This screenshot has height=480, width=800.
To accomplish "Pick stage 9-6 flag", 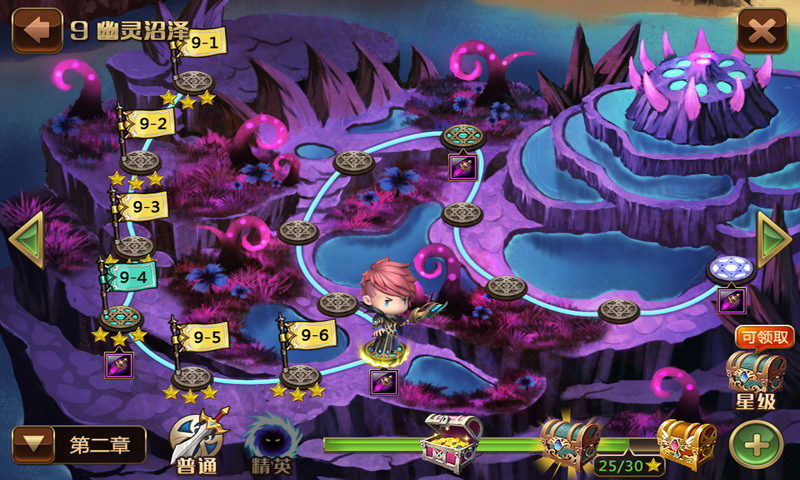I will click(x=313, y=334).
